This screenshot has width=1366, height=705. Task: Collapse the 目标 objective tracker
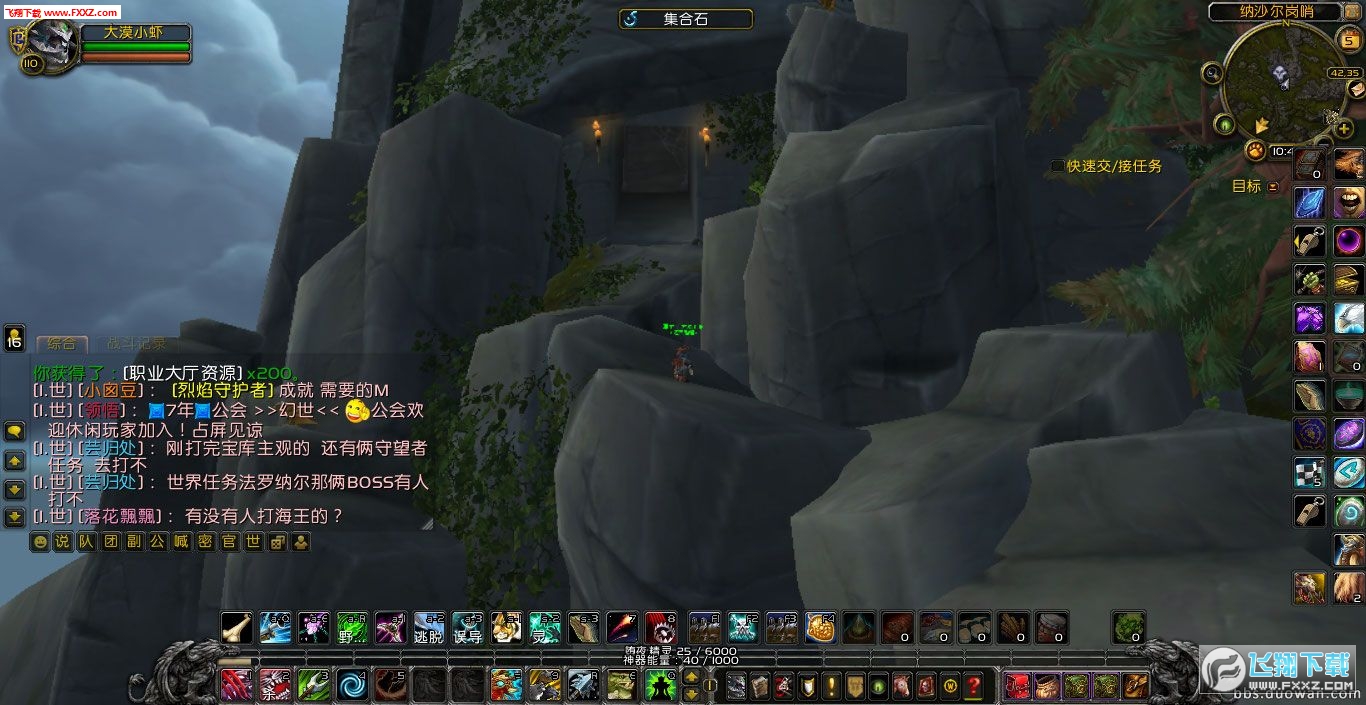click(1273, 187)
